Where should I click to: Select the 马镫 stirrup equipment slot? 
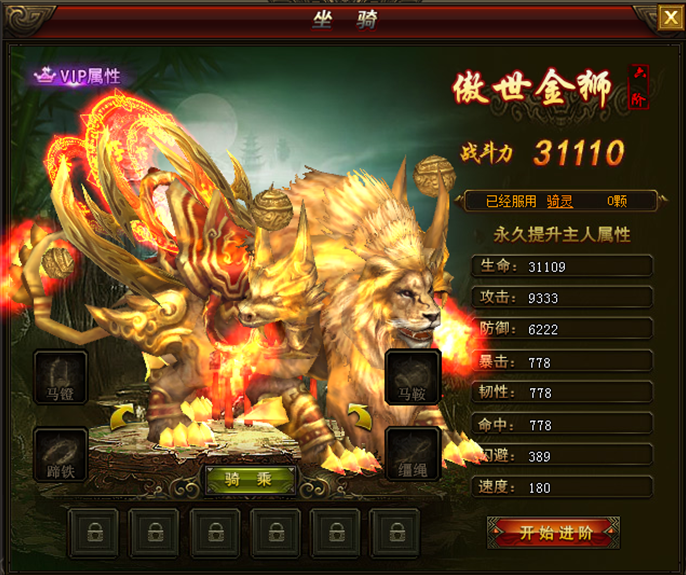coord(61,376)
